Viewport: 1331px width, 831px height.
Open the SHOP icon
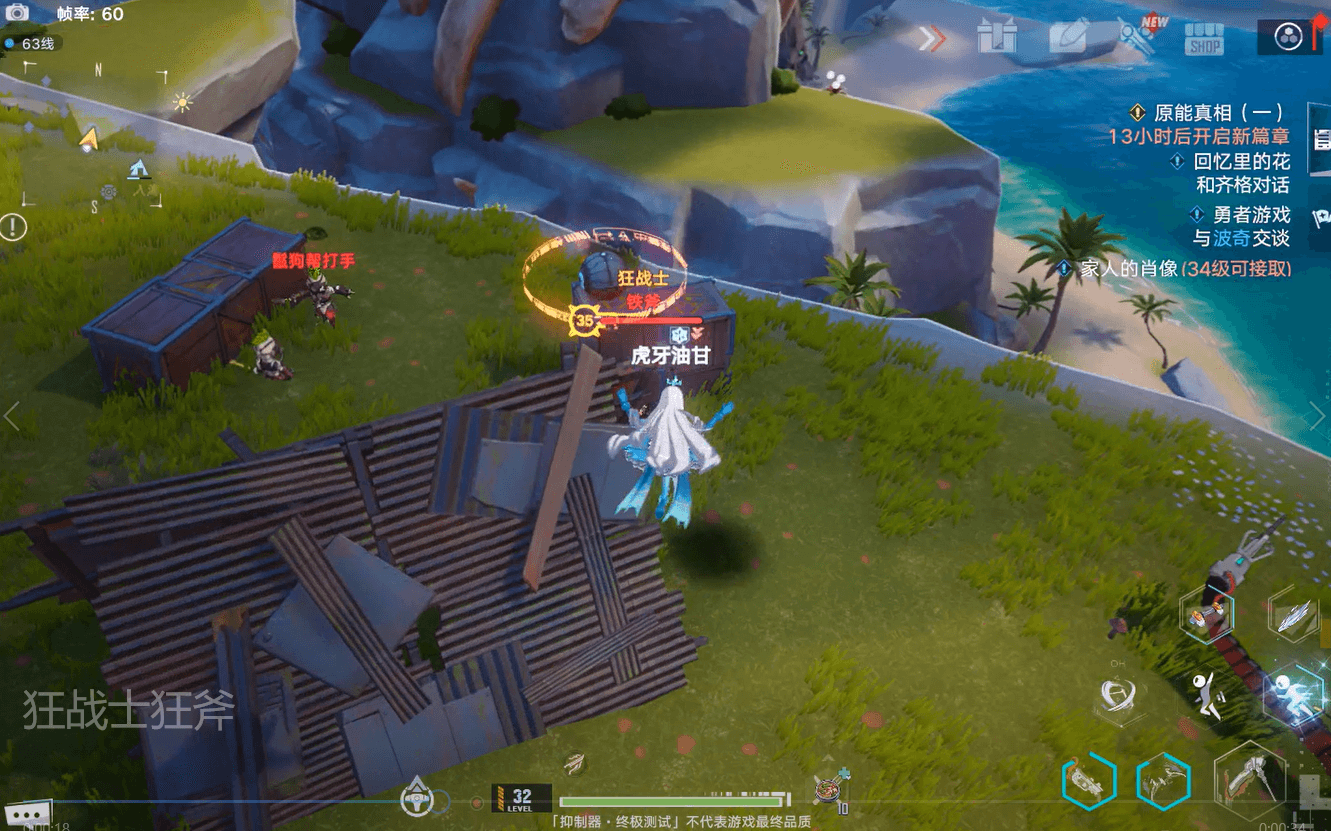[1204, 39]
